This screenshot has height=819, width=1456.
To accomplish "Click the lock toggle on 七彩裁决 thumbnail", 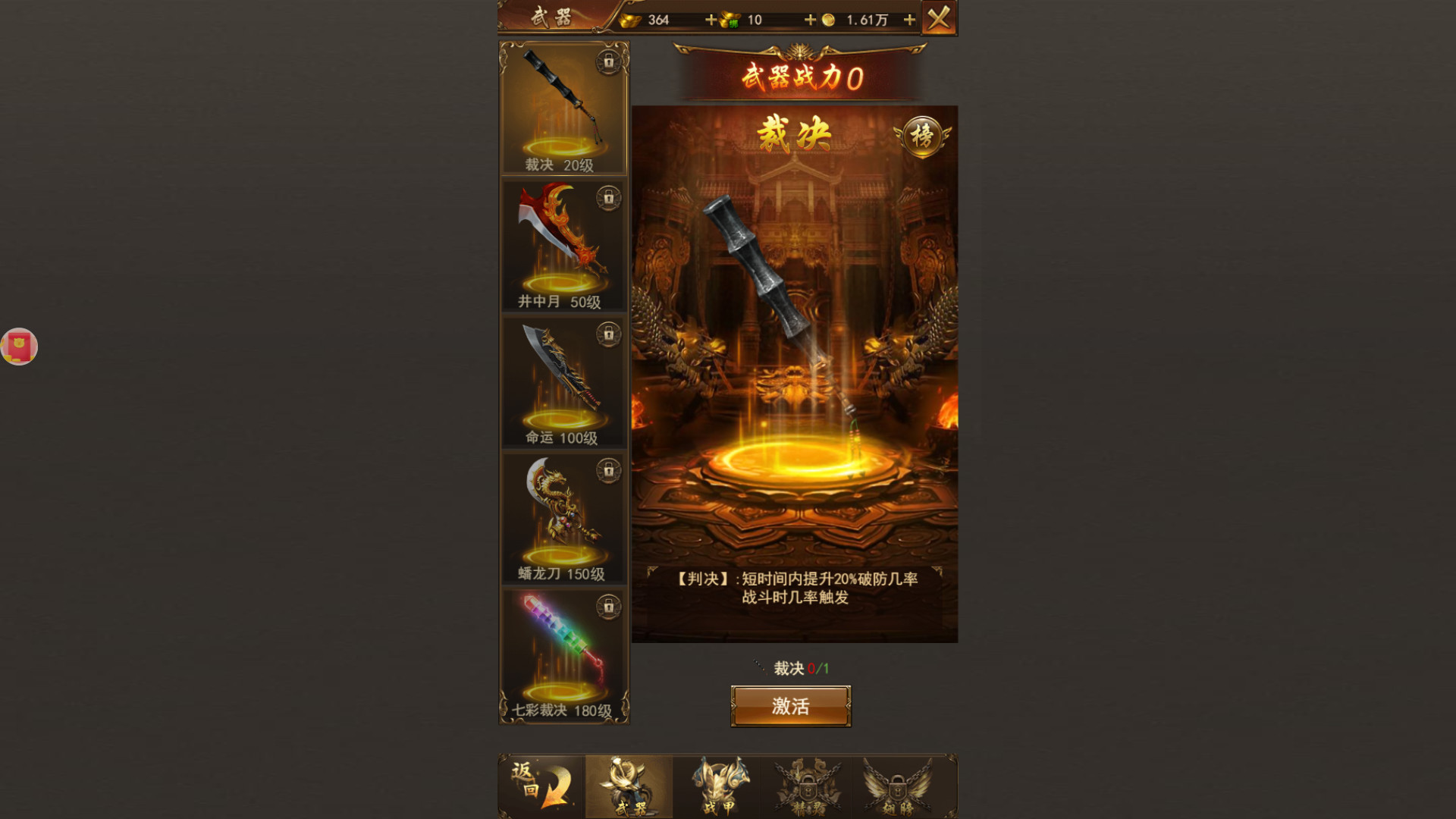I will [610, 607].
